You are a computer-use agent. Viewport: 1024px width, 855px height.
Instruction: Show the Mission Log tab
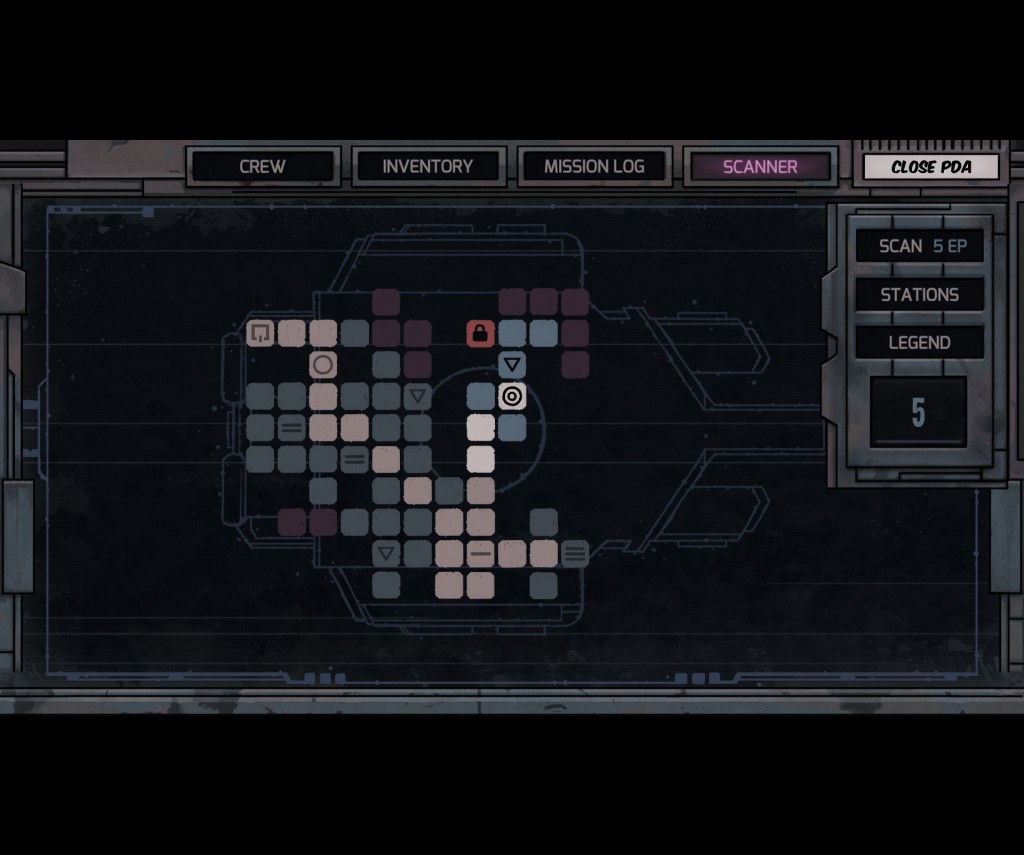594,167
